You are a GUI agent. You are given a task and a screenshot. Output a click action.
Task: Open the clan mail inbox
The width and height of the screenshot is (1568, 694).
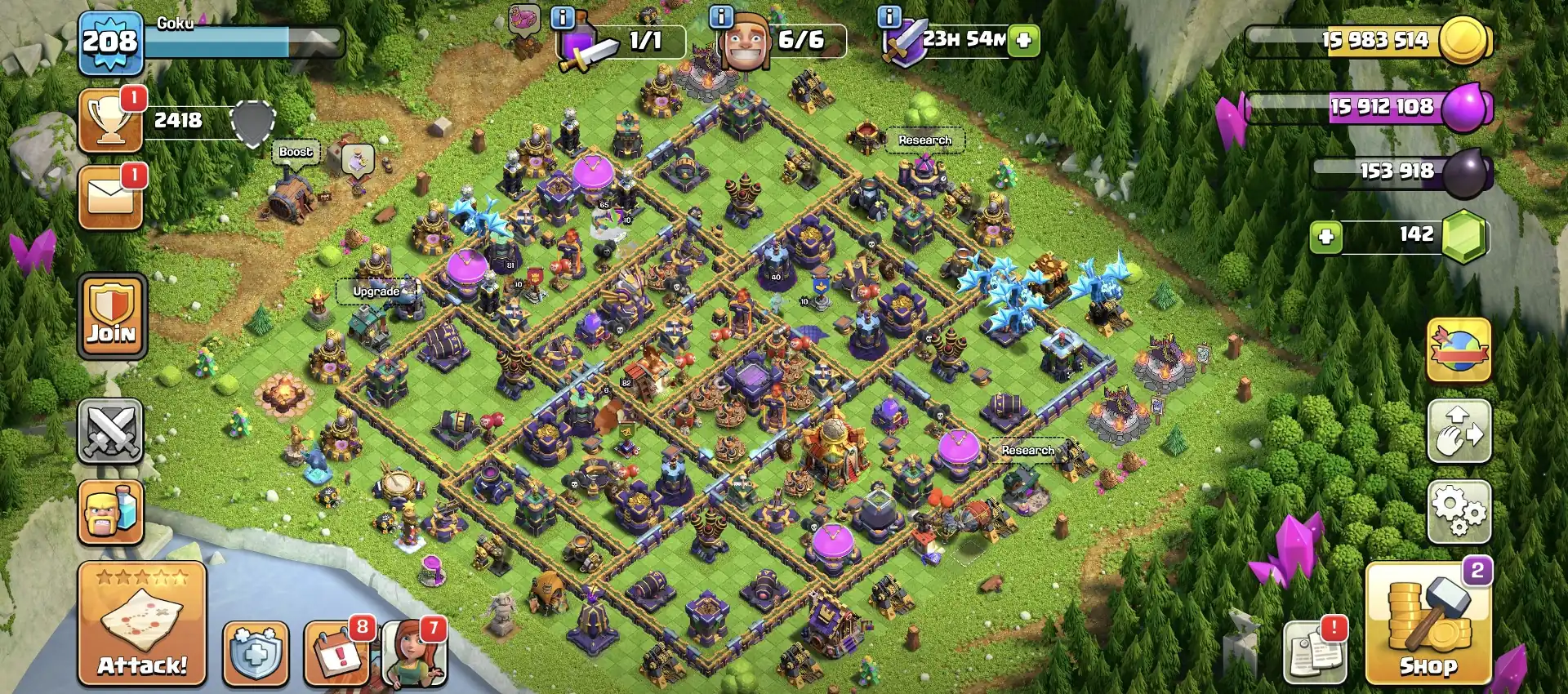(112, 196)
